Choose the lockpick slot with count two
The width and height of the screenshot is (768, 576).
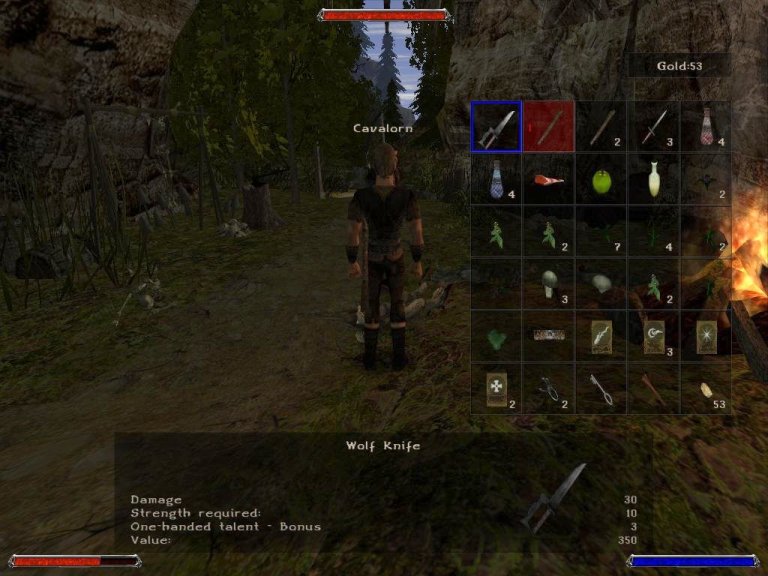[548, 388]
